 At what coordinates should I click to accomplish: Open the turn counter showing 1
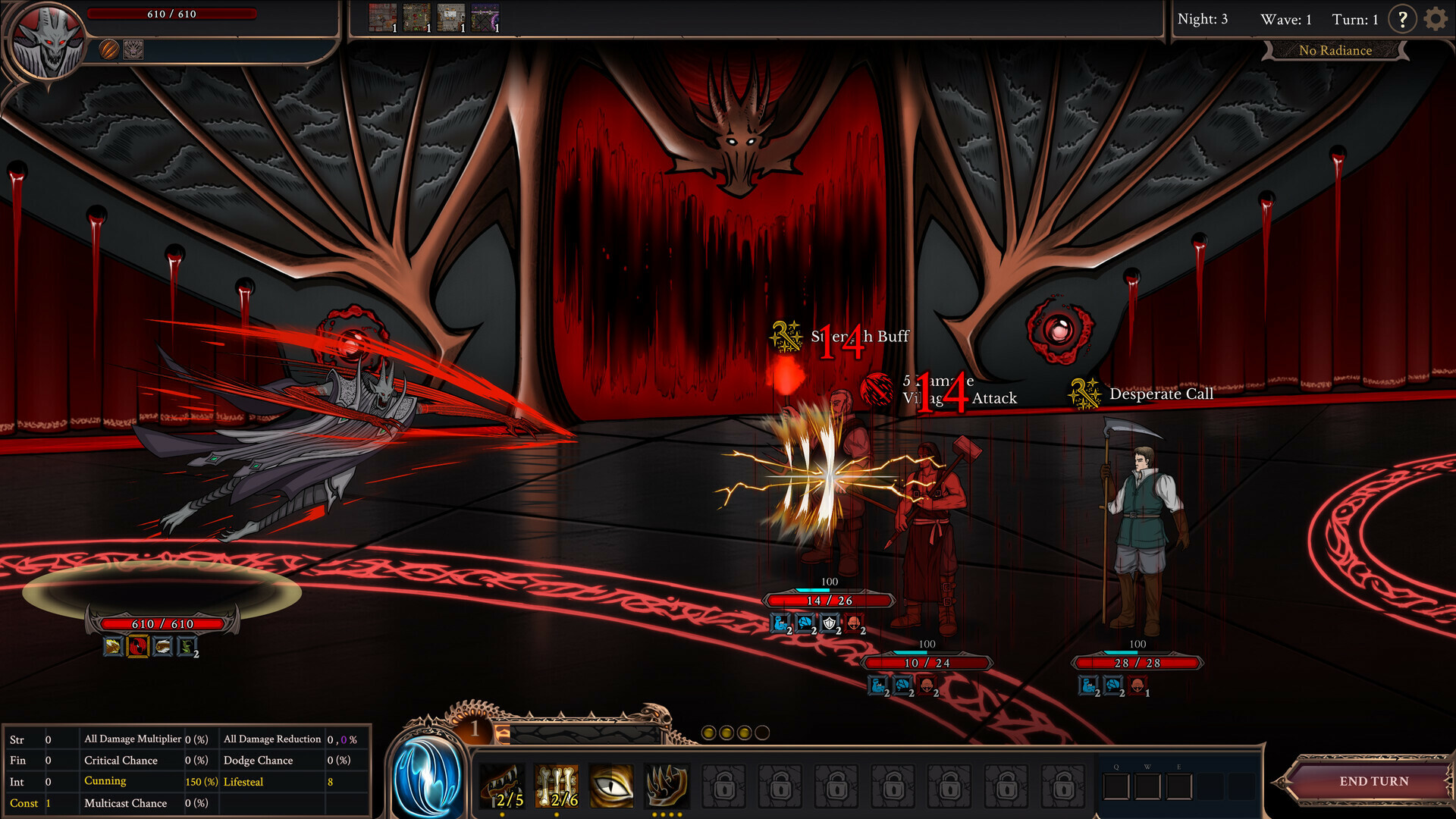(x=1355, y=20)
